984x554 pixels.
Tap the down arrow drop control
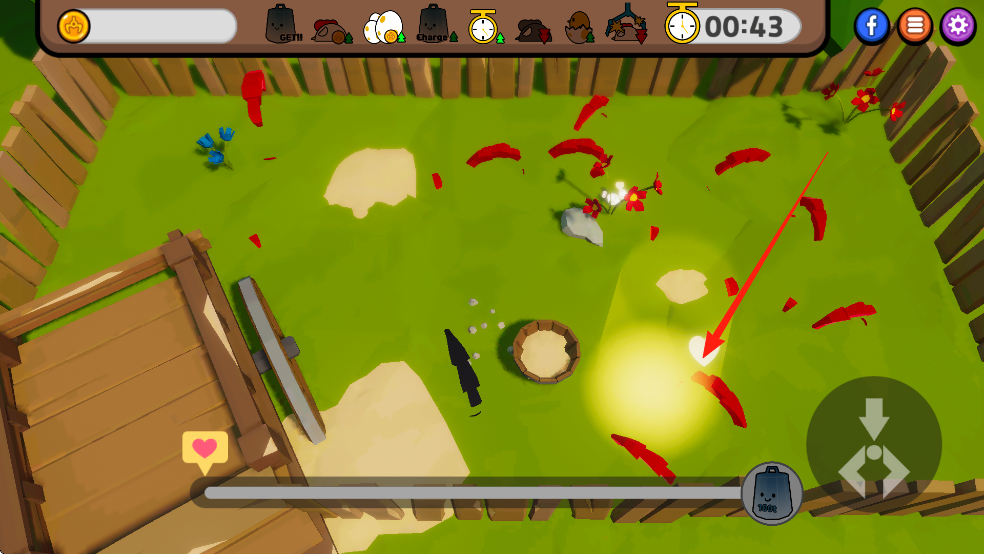874,416
